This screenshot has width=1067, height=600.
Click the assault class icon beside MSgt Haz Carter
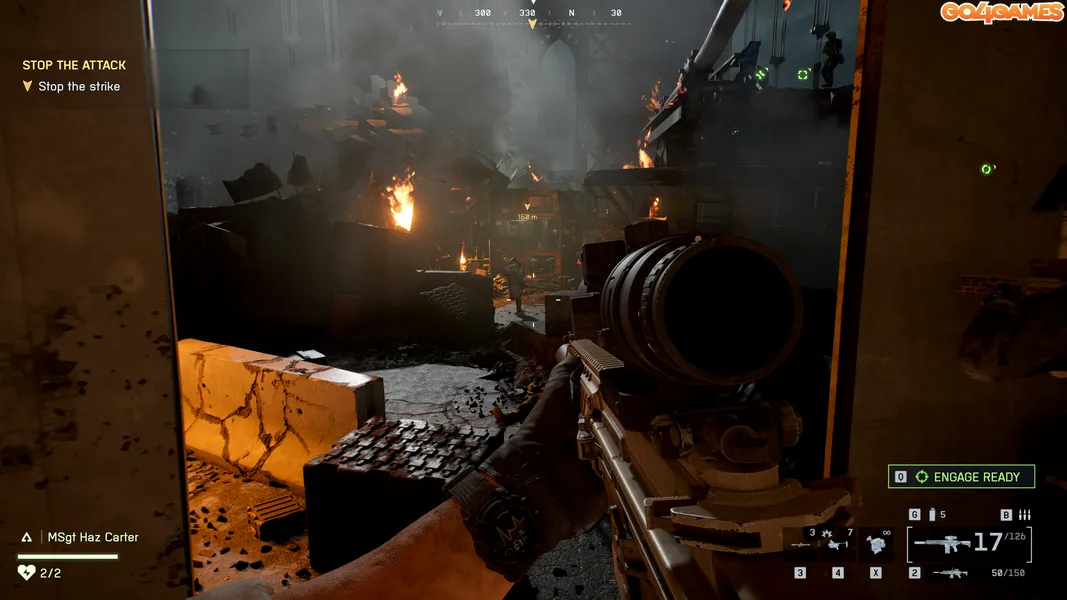[28, 537]
